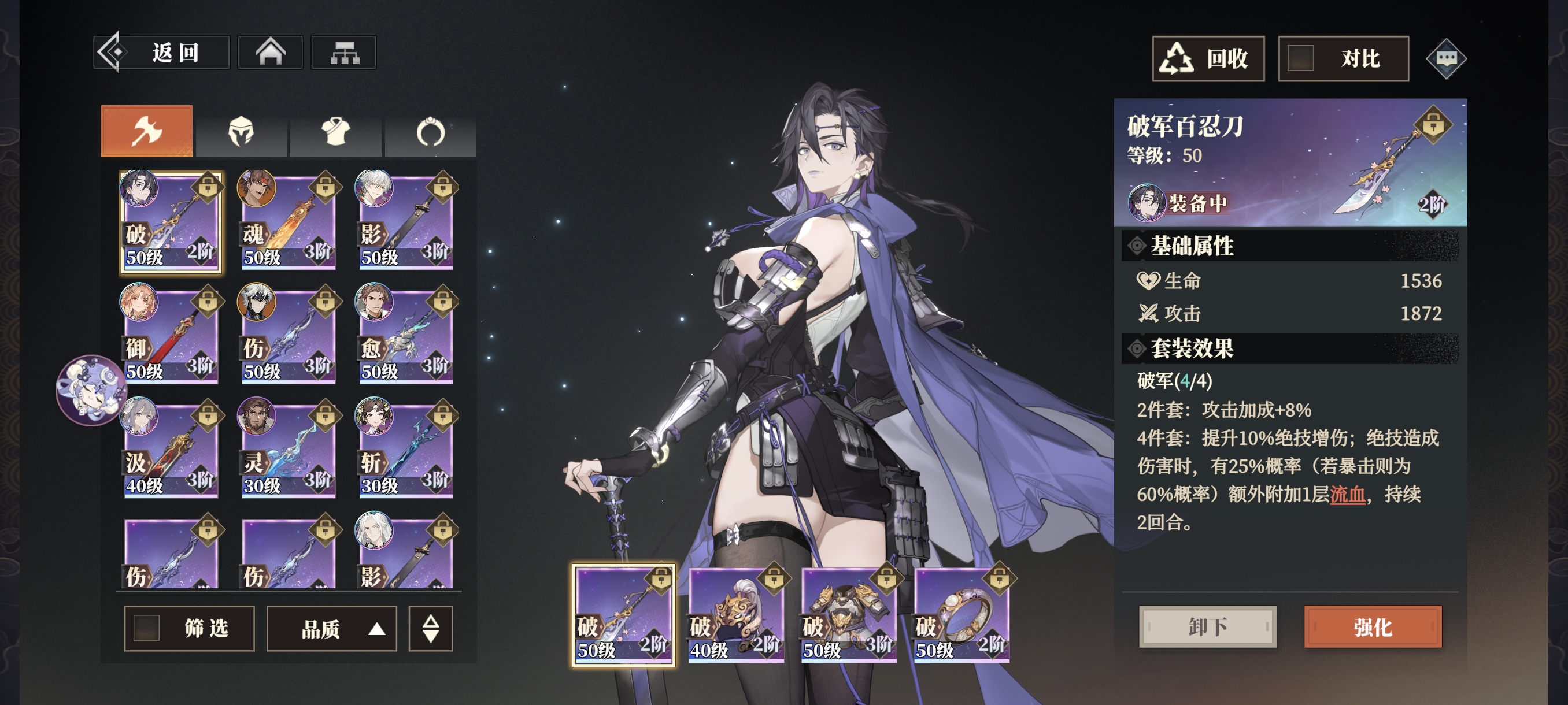This screenshot has width=1568, height=705.
Task: Select the 魂 flaming sword in inventory
Action: click(x=288, y=222)
